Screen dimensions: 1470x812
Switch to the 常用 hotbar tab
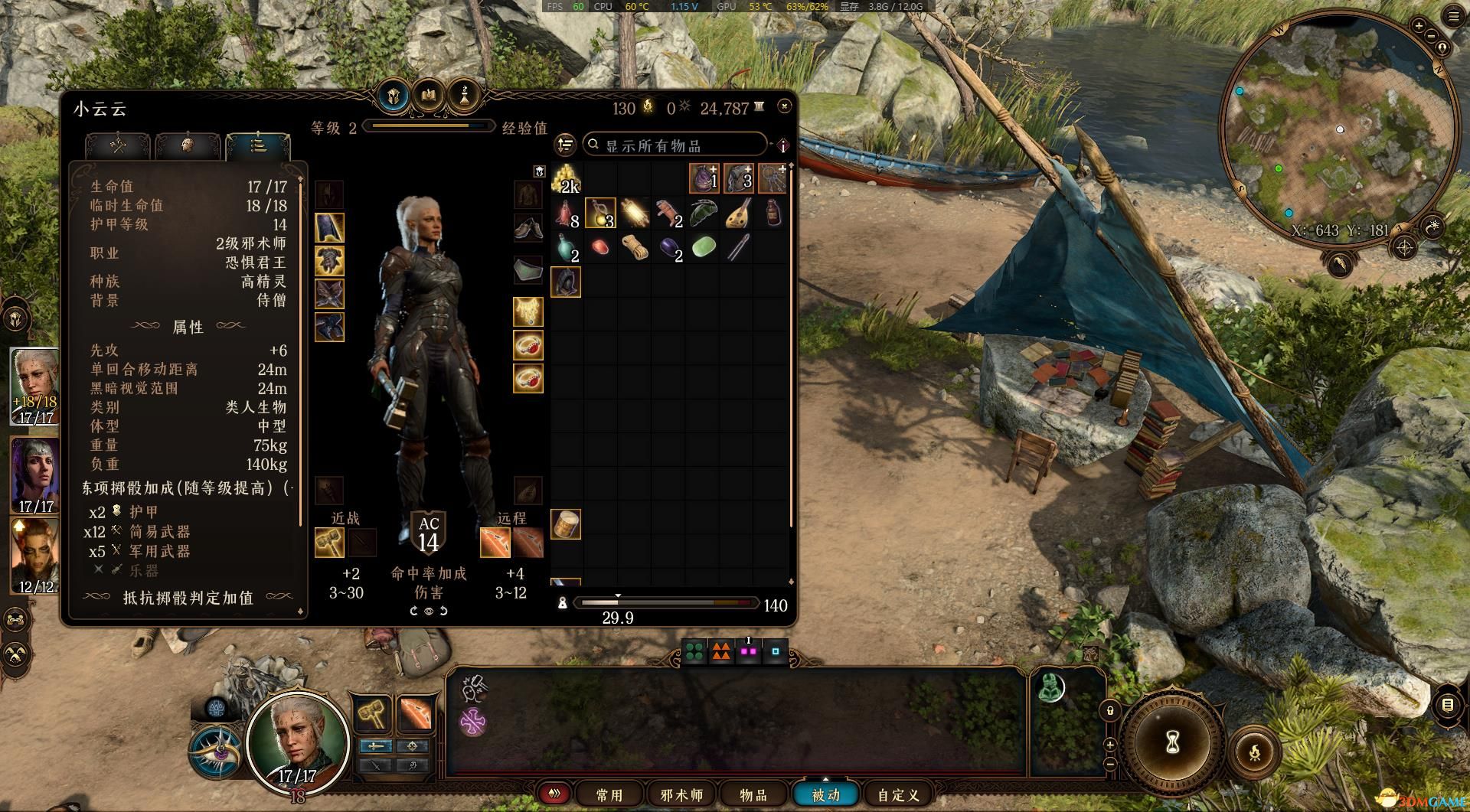609,795
